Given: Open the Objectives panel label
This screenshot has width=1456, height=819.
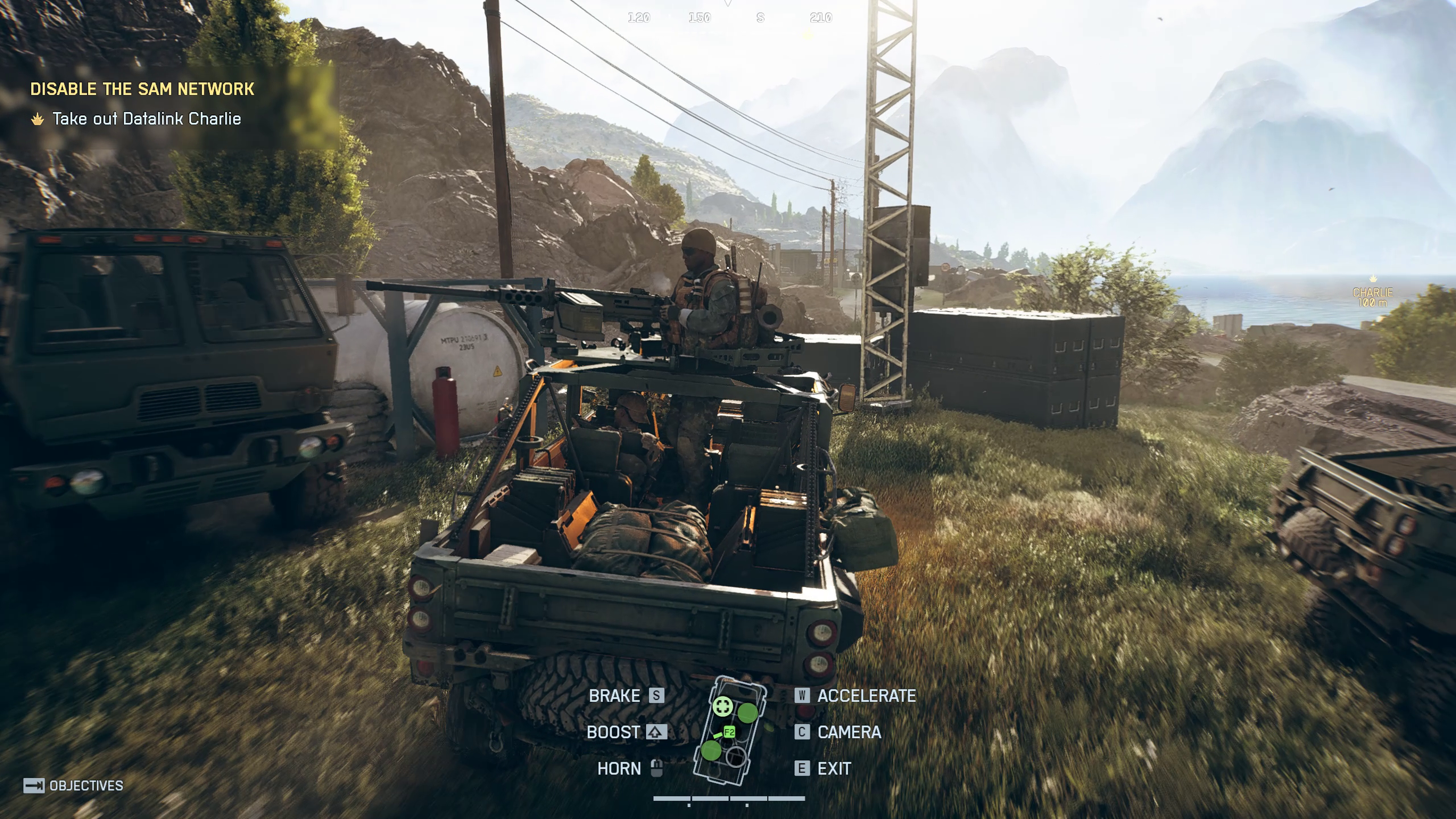Looking at the screenshot, I should (x=86, y=786).
